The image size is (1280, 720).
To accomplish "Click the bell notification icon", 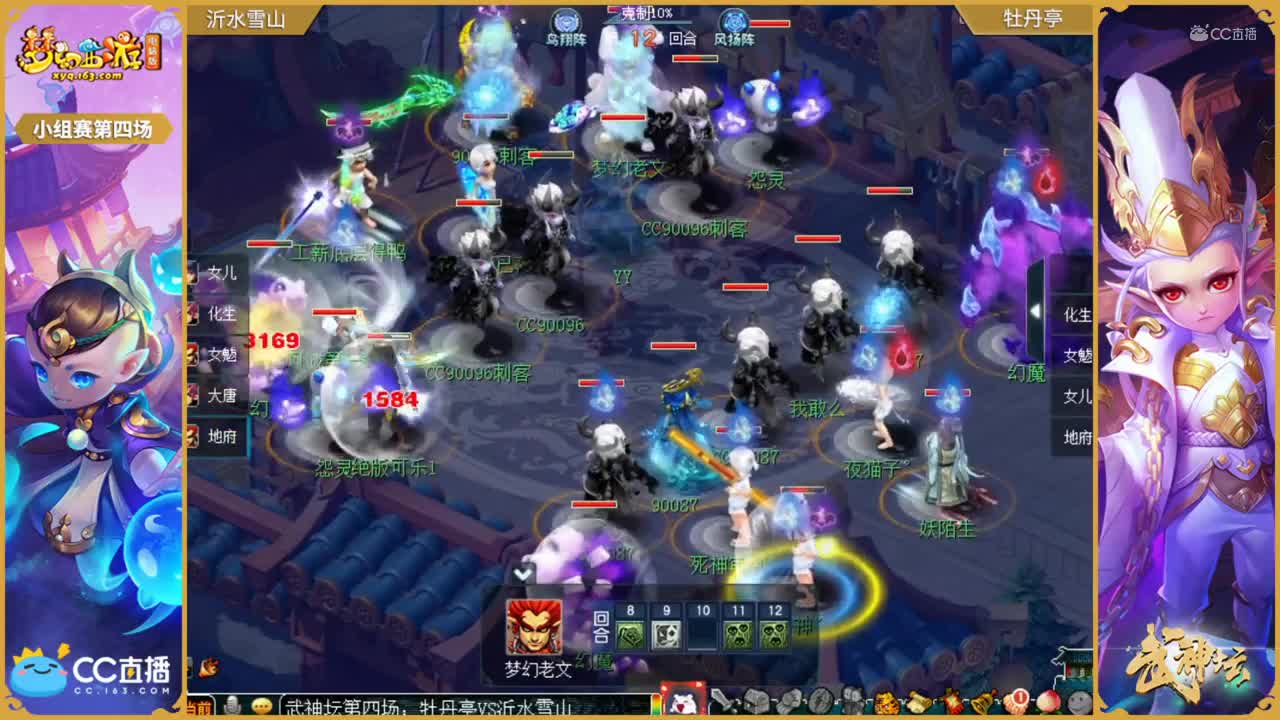I will tap(980, 703).
